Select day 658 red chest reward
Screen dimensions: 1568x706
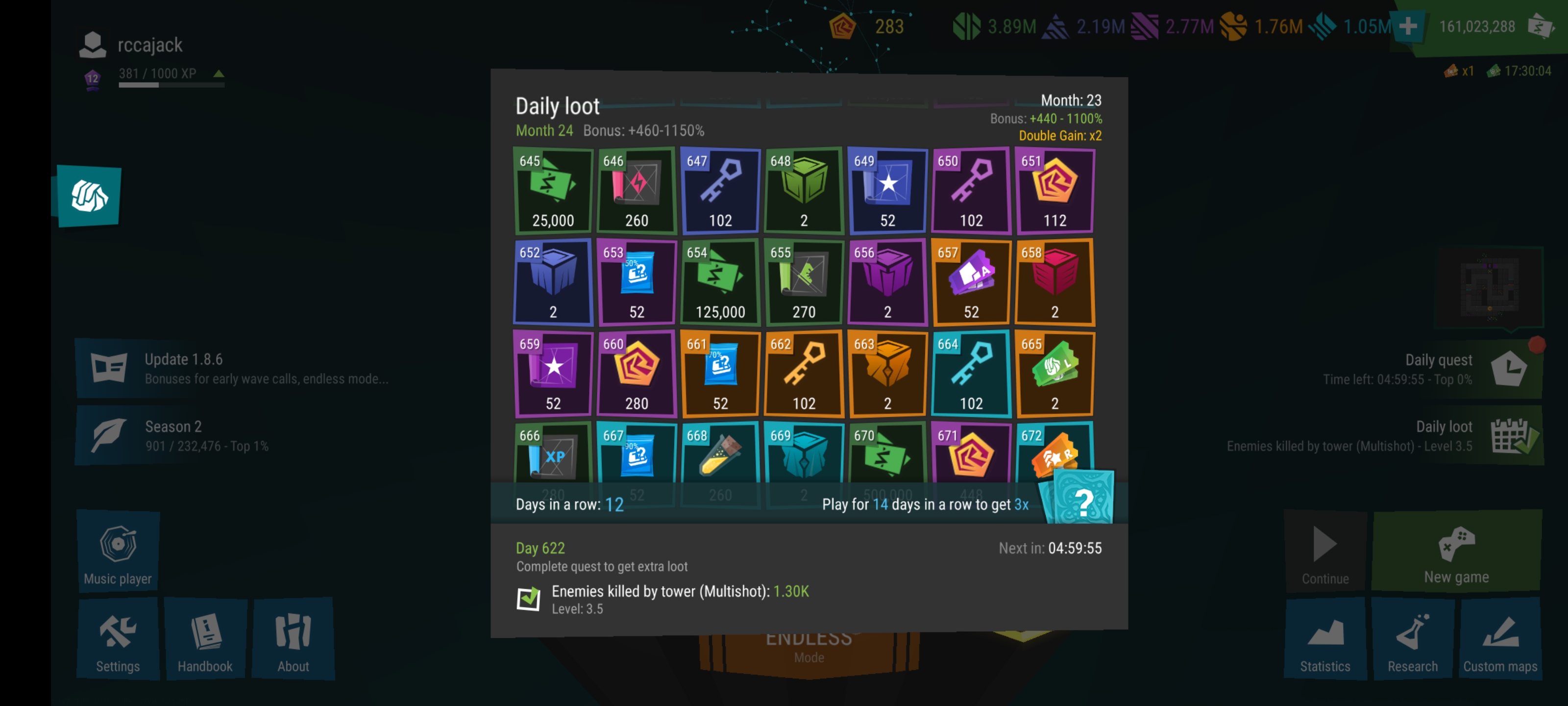[1054, 282]
